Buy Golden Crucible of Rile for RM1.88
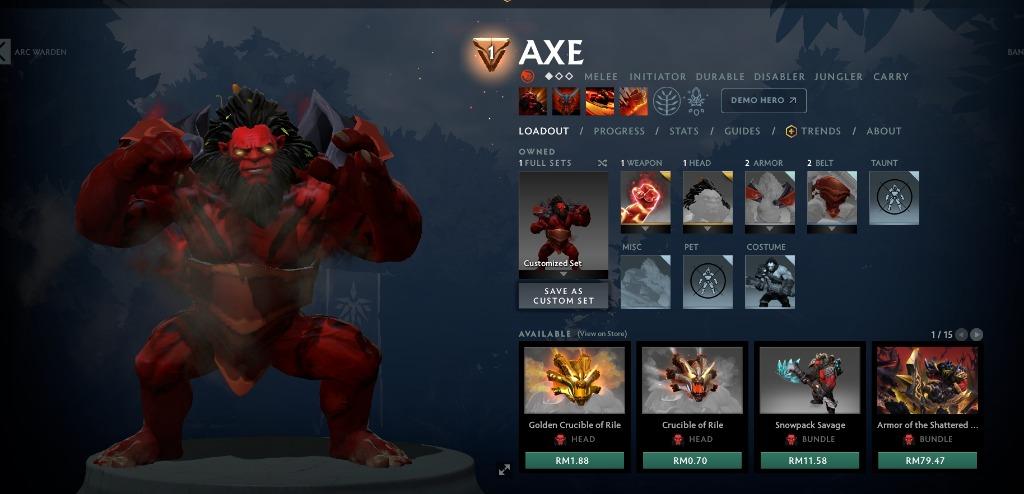Screen dimensions: 1024x494 (574, 460)
